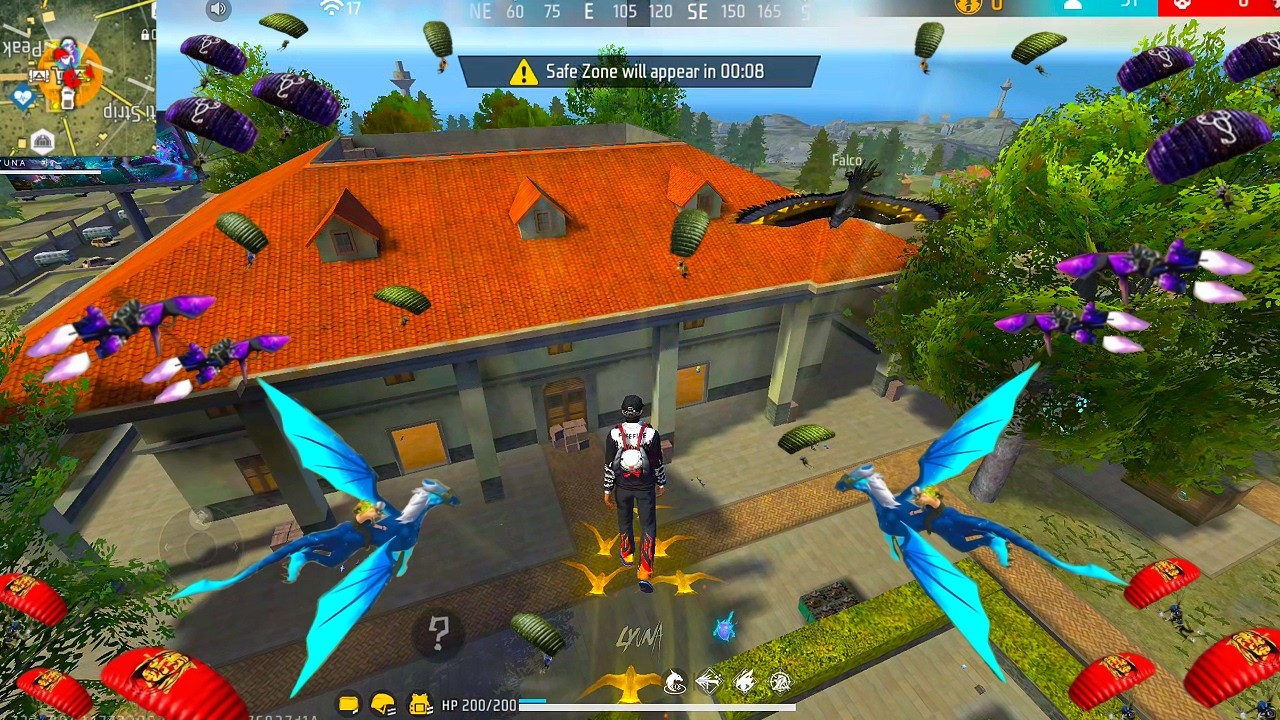Toggle the speaker sound icon
1280x720 pixels.
218,10
